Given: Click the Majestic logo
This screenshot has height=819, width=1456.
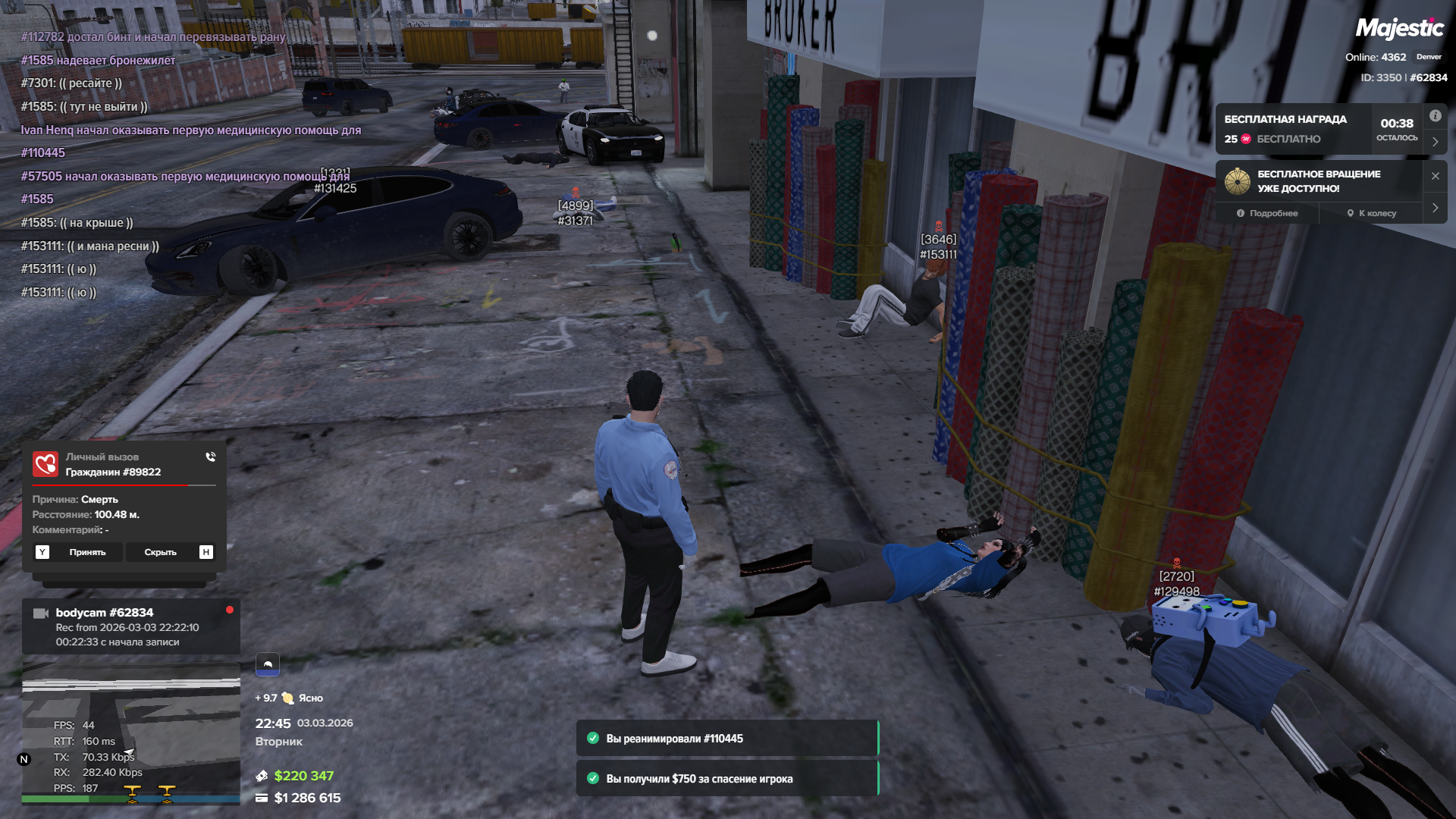Looking at the screenshot, I should tap(1399, 29).
